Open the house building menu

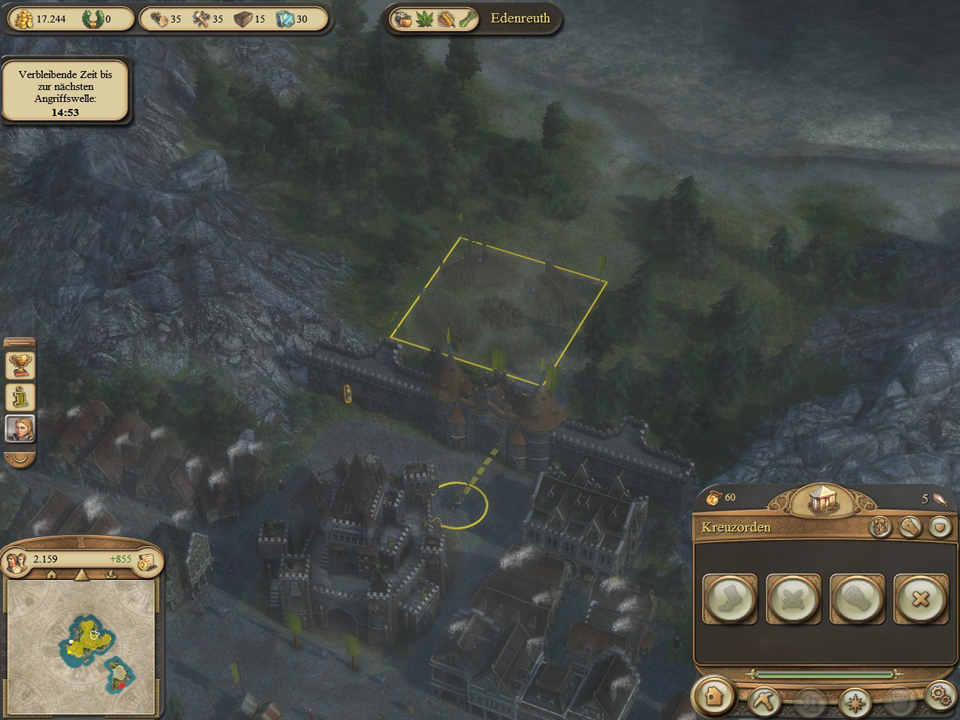715,696
